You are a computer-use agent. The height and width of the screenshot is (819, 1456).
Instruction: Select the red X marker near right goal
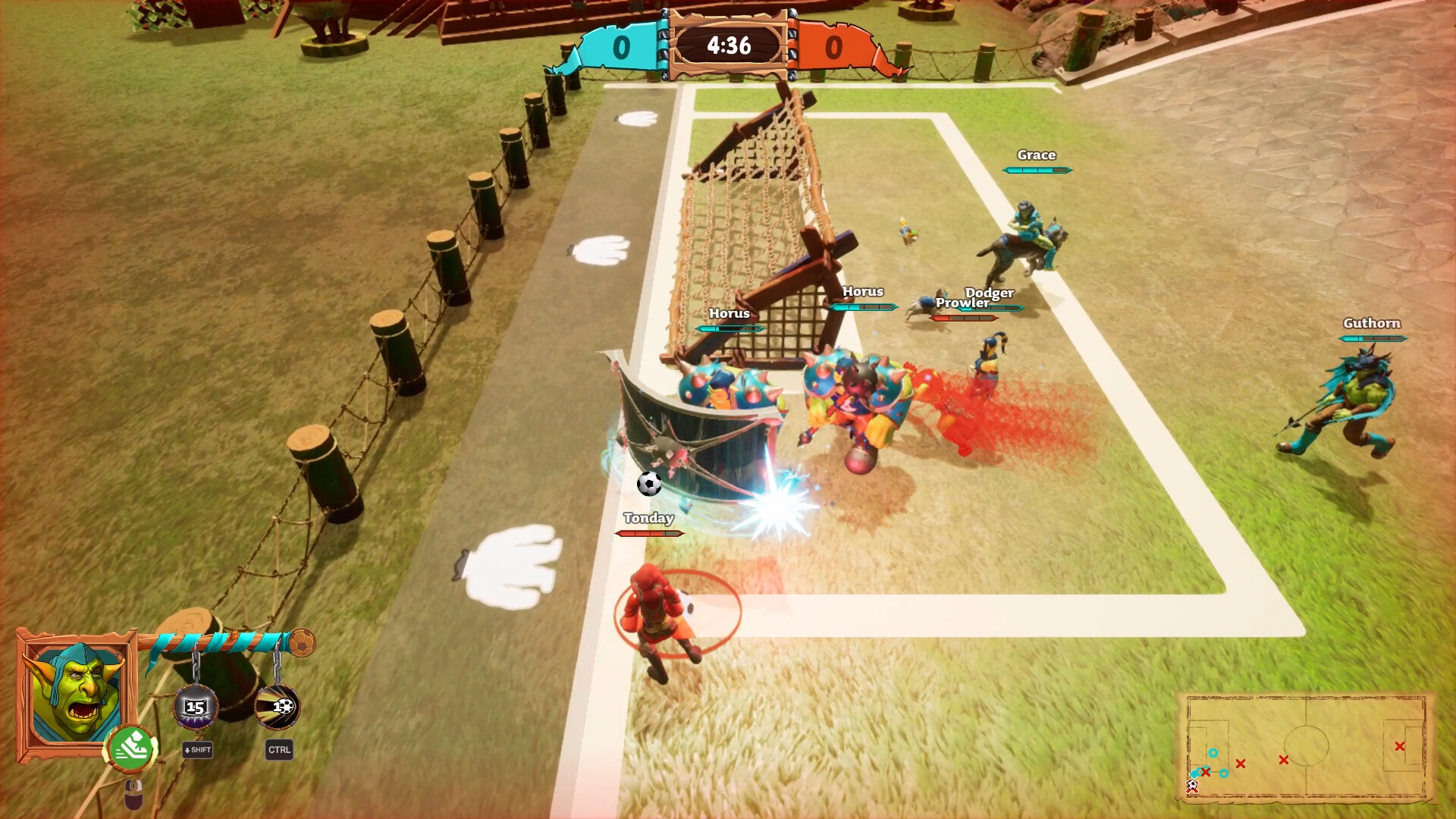coord(1399,746)
